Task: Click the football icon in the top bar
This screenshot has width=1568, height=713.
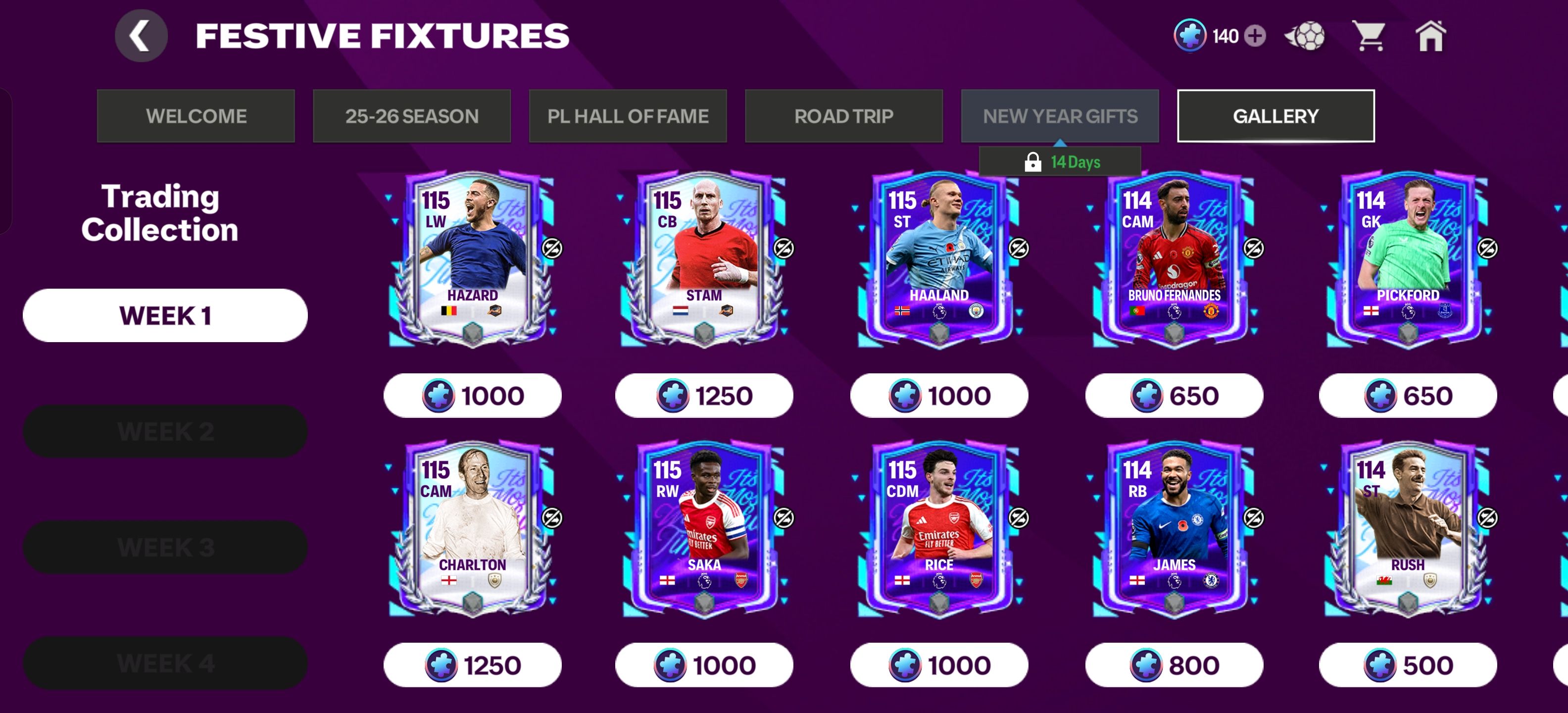Action: tap(1304, 37)
